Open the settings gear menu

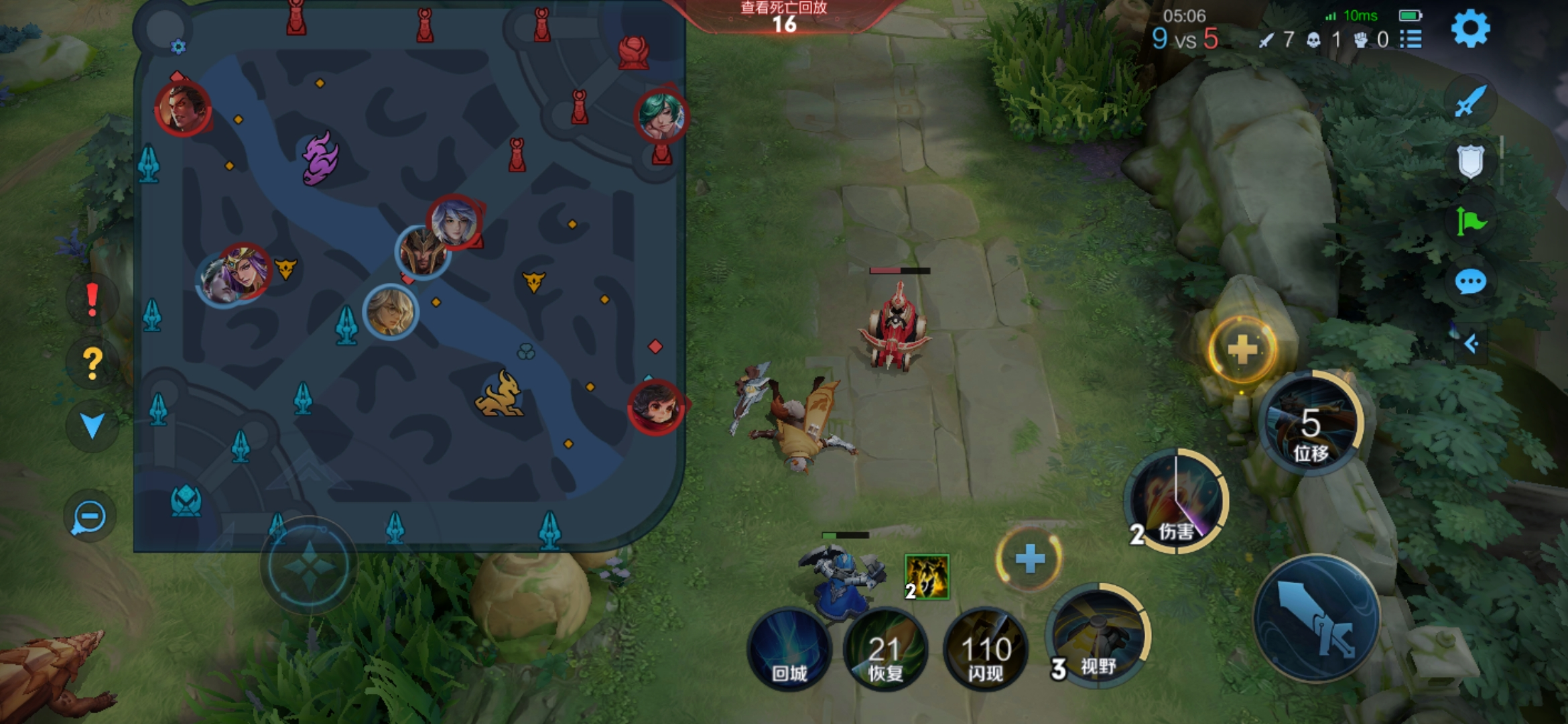tap(1470, 29)
